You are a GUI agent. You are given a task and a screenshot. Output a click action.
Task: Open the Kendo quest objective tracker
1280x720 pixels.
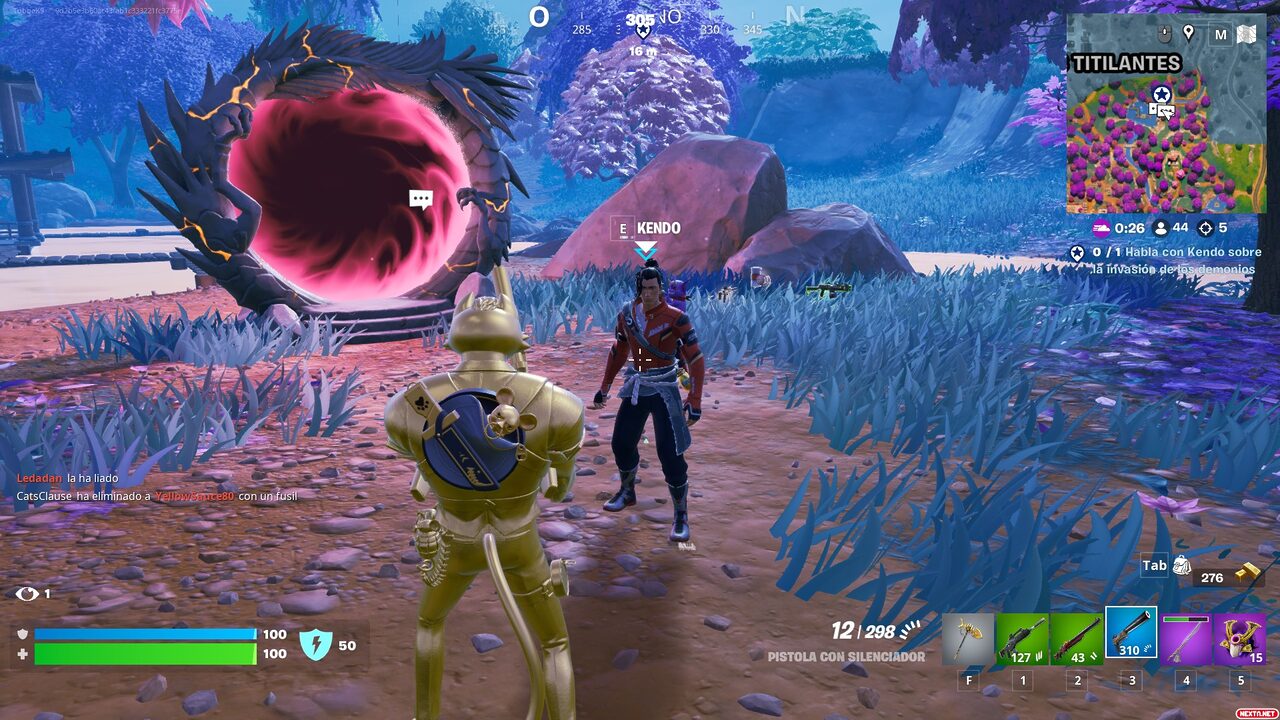click(x=1166, y=260)
